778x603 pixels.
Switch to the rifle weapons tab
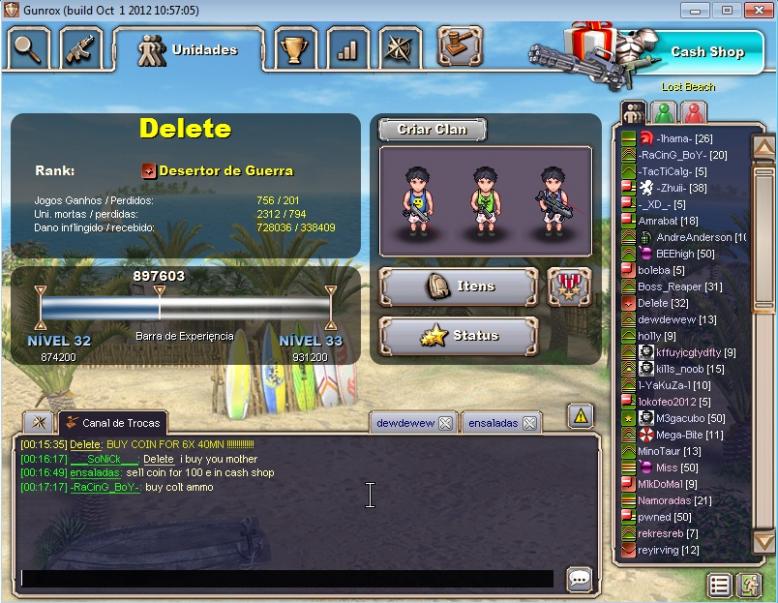pos(82,48)
